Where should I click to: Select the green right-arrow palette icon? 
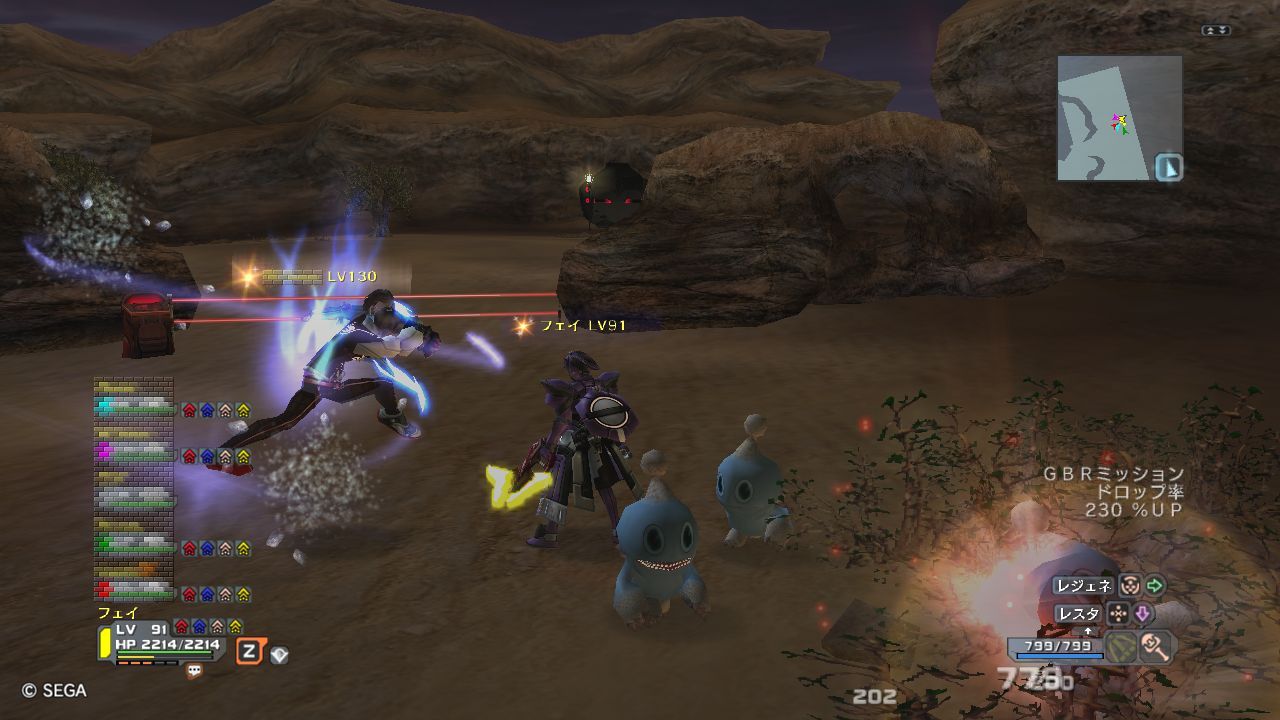1155,586
